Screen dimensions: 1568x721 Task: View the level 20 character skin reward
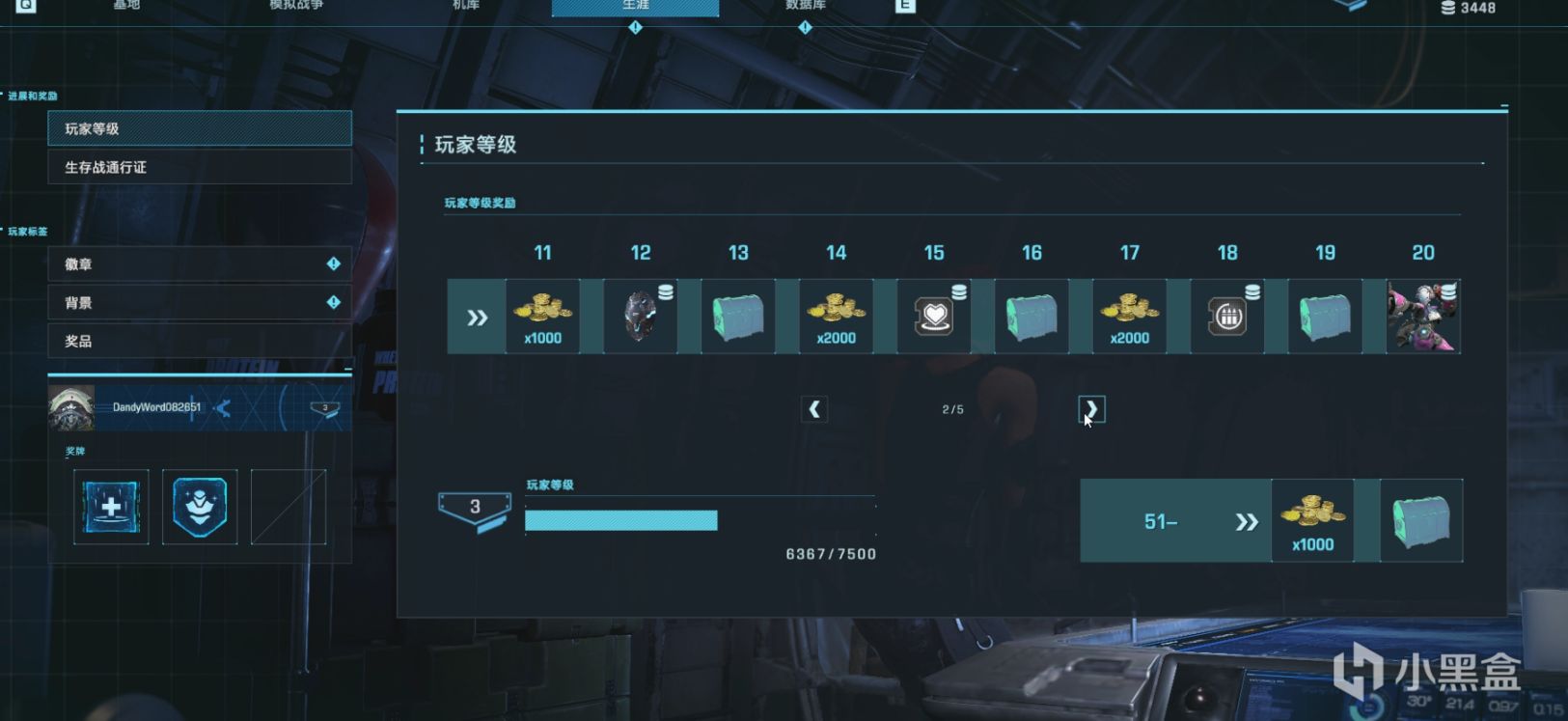[x=1421, y=316]
